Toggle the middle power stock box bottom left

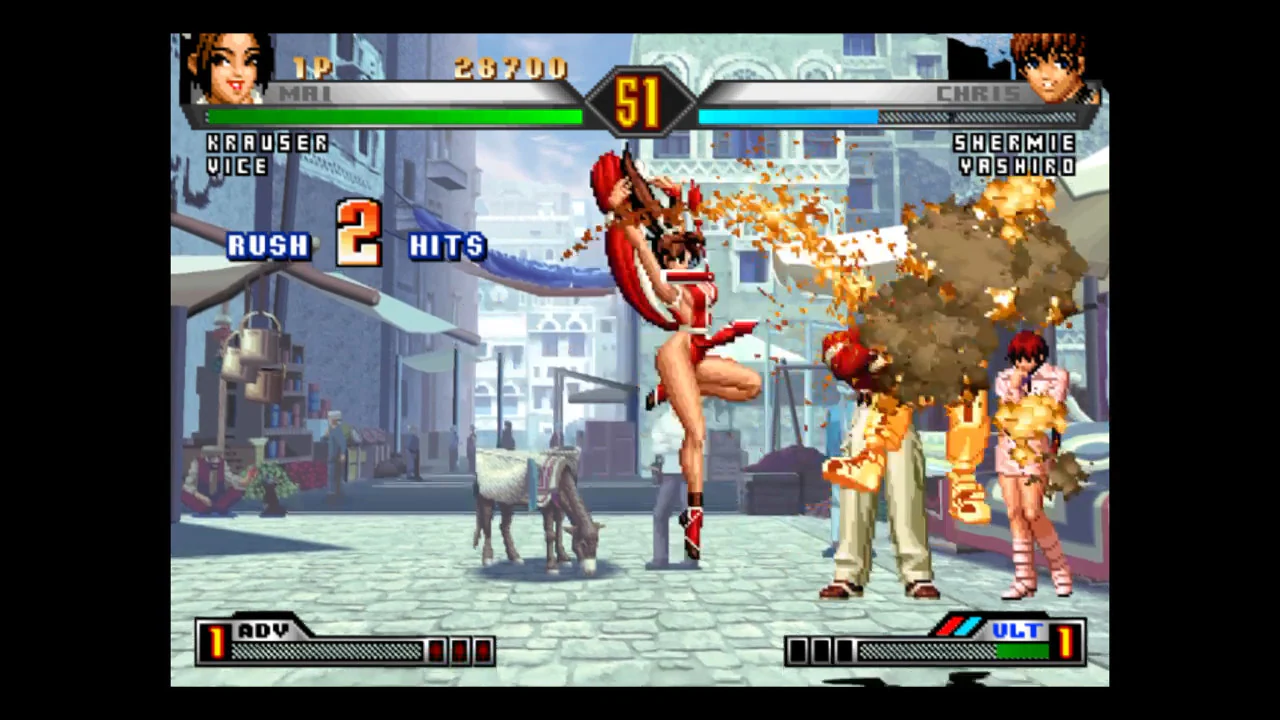460,651
